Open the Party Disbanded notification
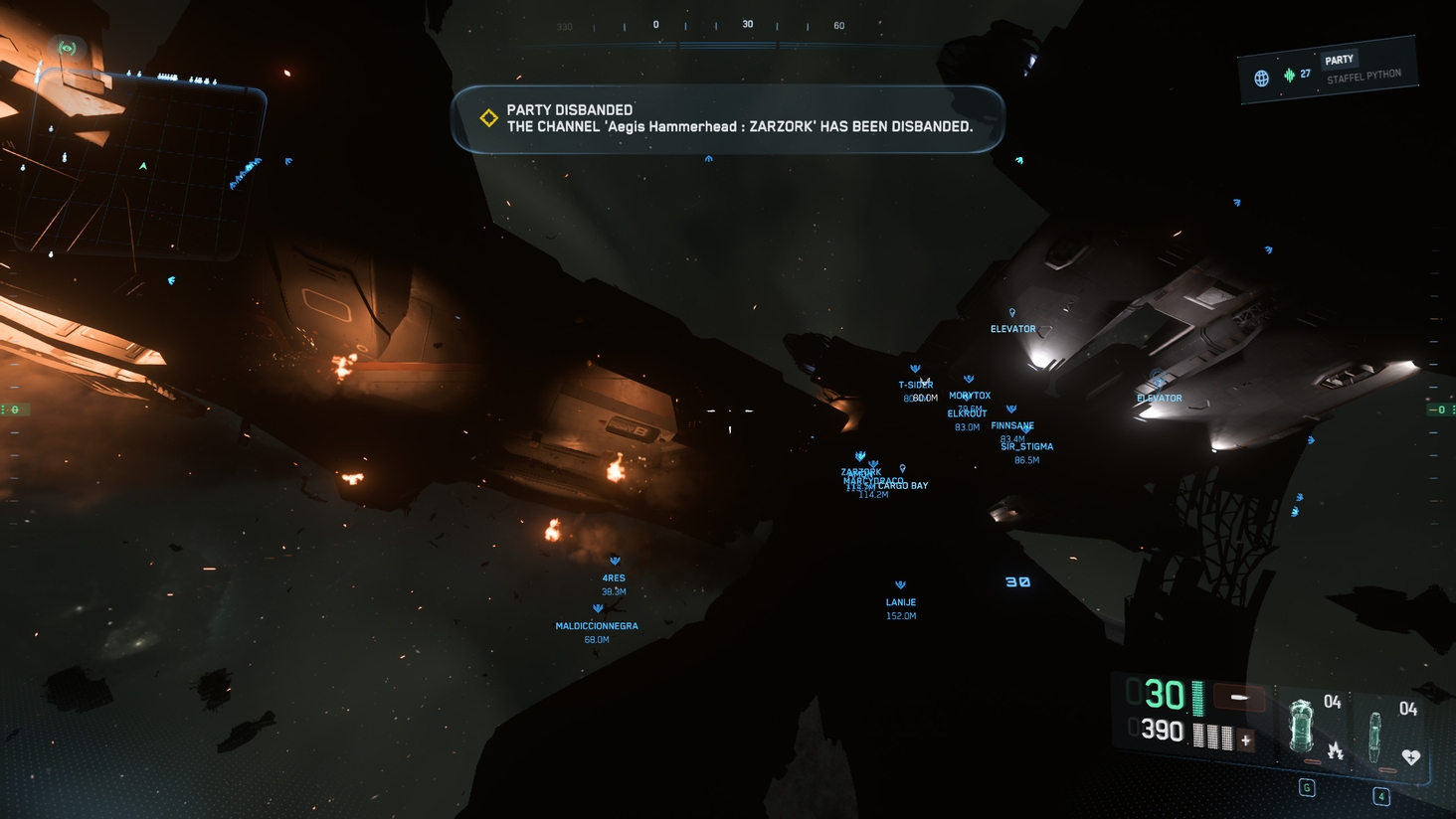This screenshot has height=819, width=1456. click(728, 119)
